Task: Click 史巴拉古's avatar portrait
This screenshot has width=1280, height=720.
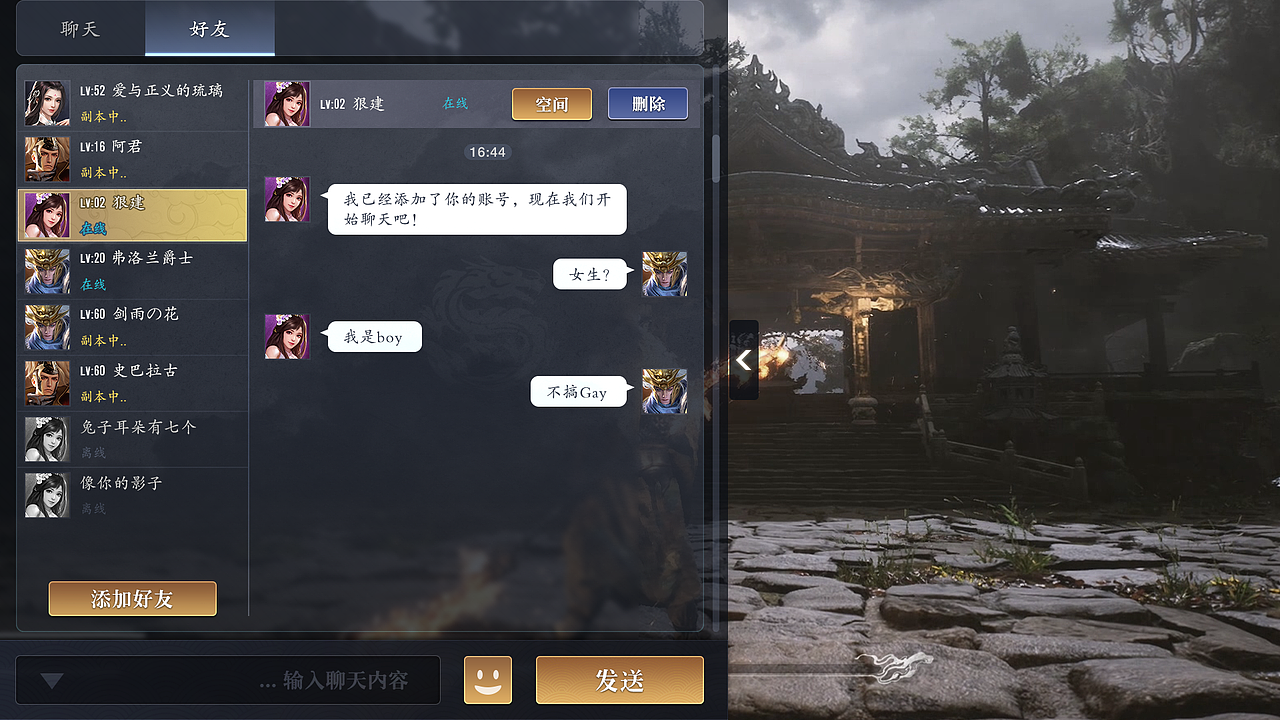Action: (47, 383)
